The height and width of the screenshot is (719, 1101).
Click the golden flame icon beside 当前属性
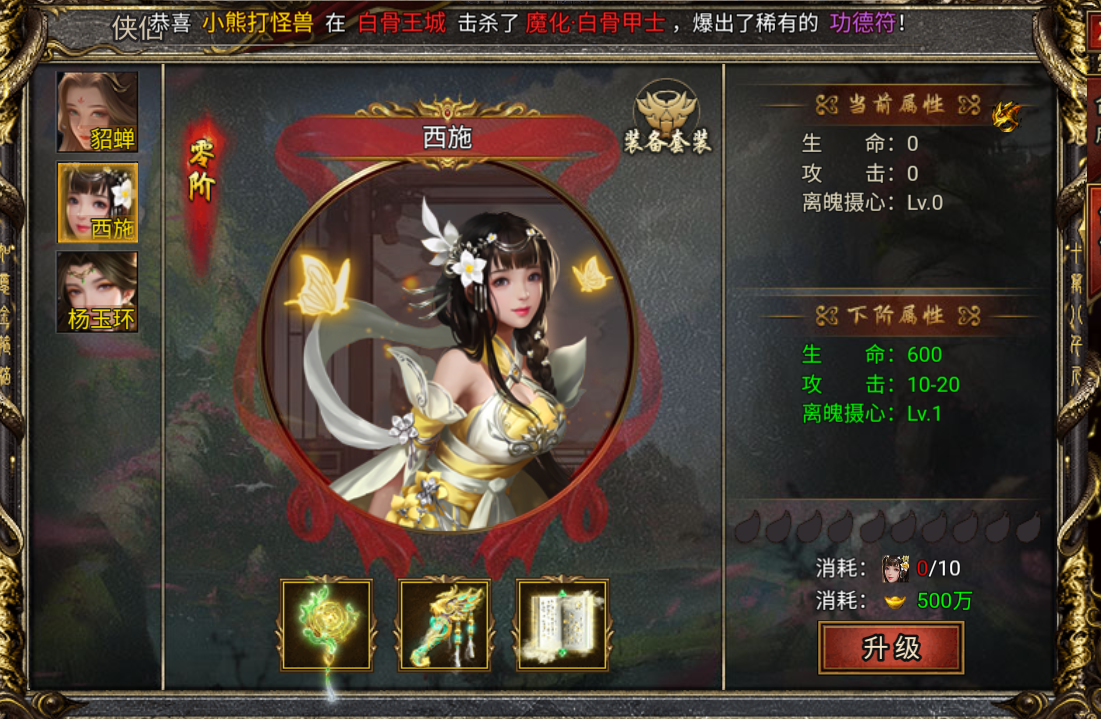1006,117
